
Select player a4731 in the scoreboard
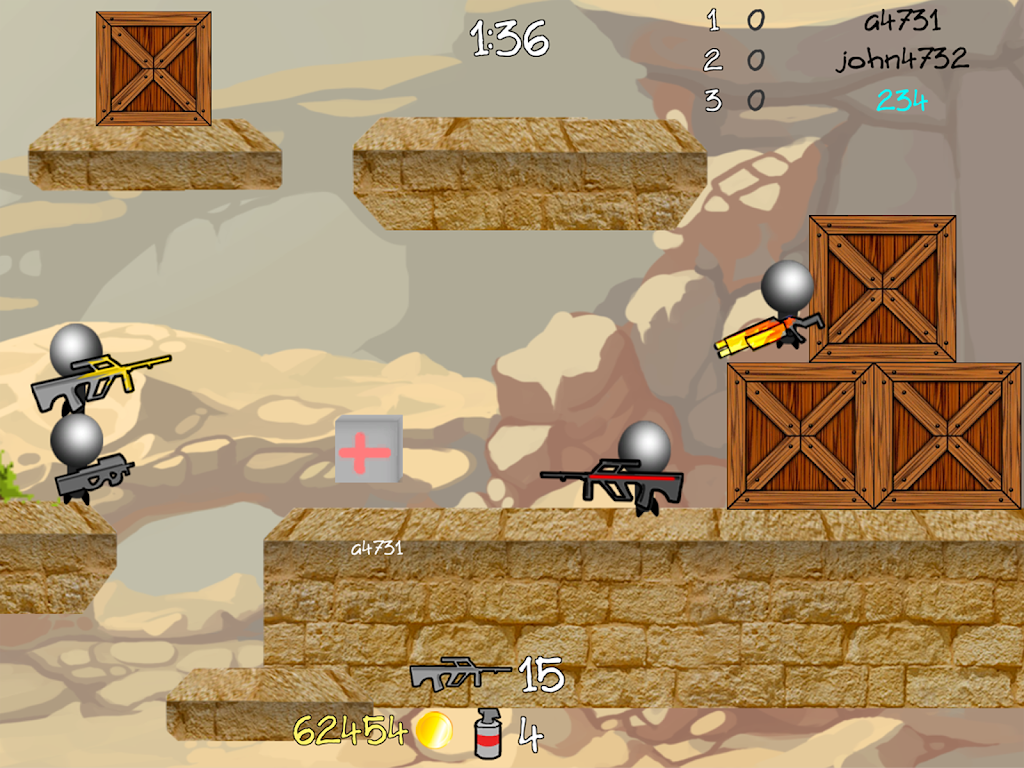coord(902,20)
